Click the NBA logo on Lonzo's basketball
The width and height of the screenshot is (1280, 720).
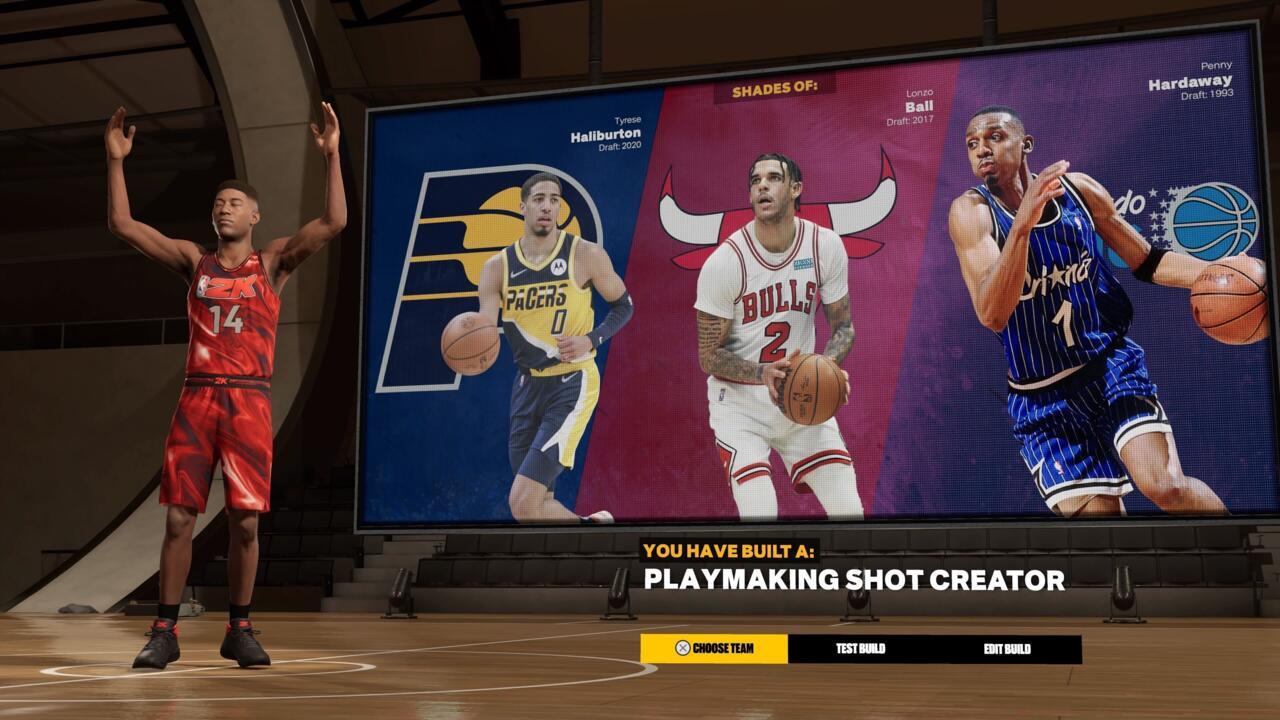(x=805, y=380)
